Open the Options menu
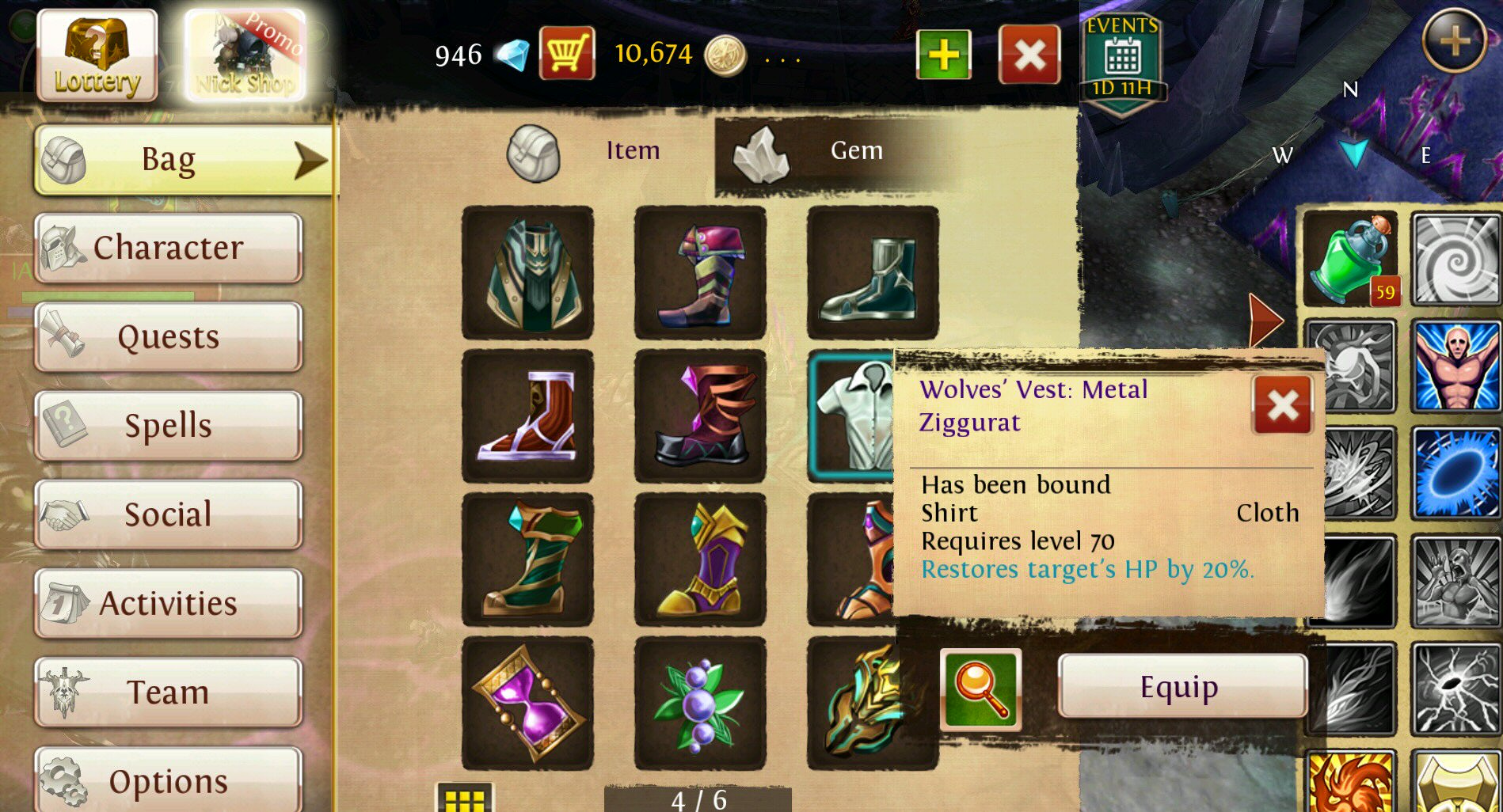Image resolution: width=1503 pixels, height=812 pixels. click(168, 780)
